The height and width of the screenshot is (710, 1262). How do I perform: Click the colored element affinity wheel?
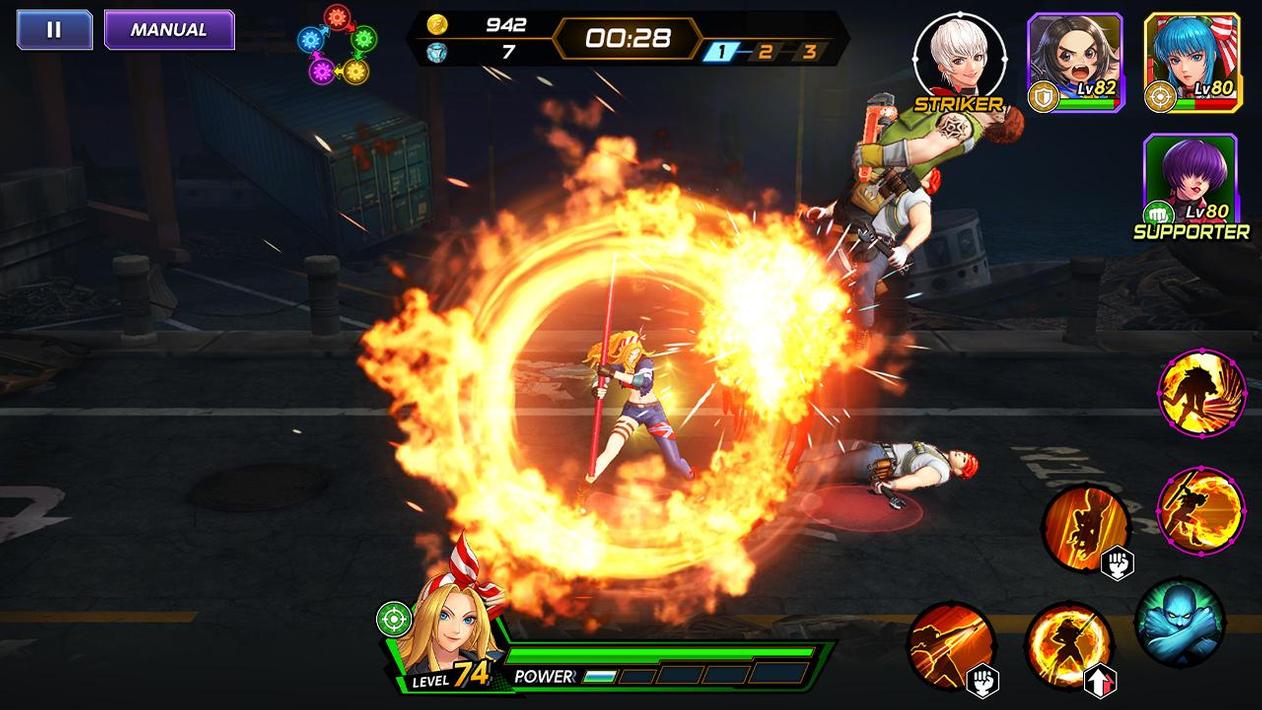[337, 43]
